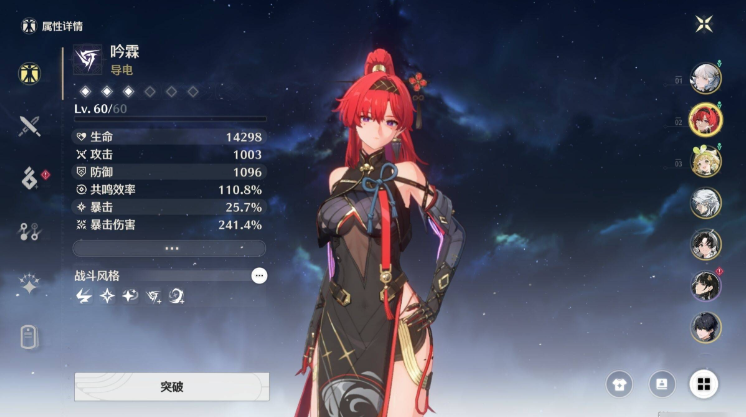Switch to the echo tab with red alert
The width and height of the screenshot is (746, 417).
[x=29, y=178]
